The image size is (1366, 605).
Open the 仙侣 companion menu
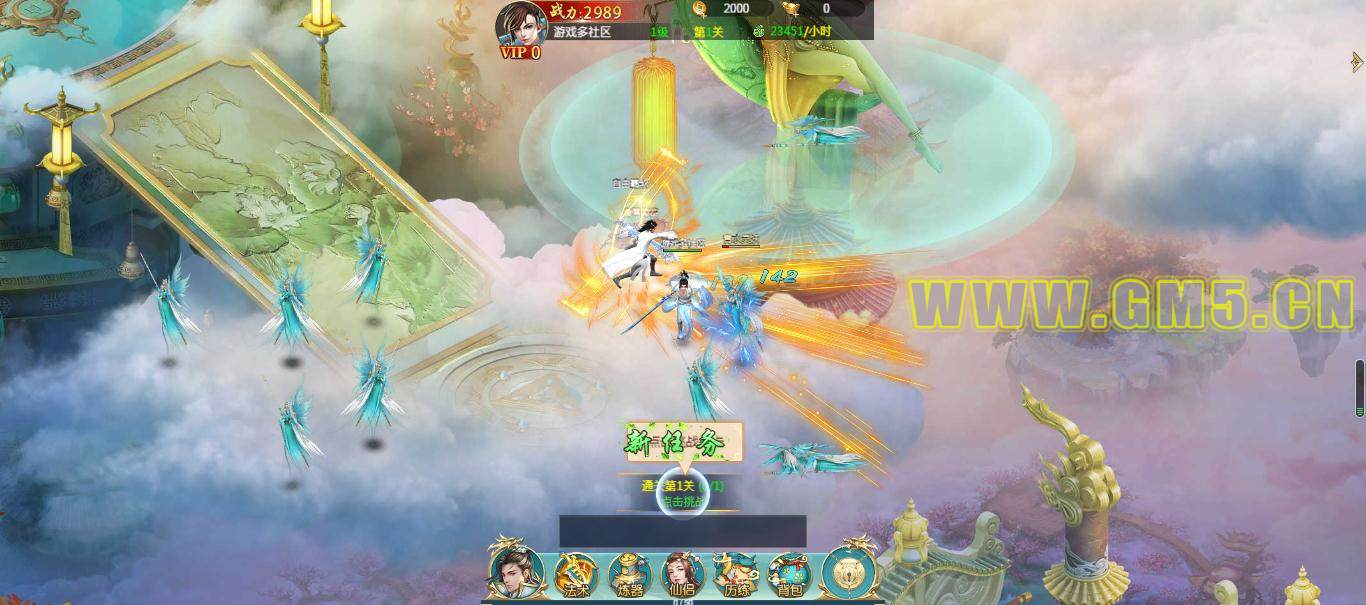coord(683,575)
